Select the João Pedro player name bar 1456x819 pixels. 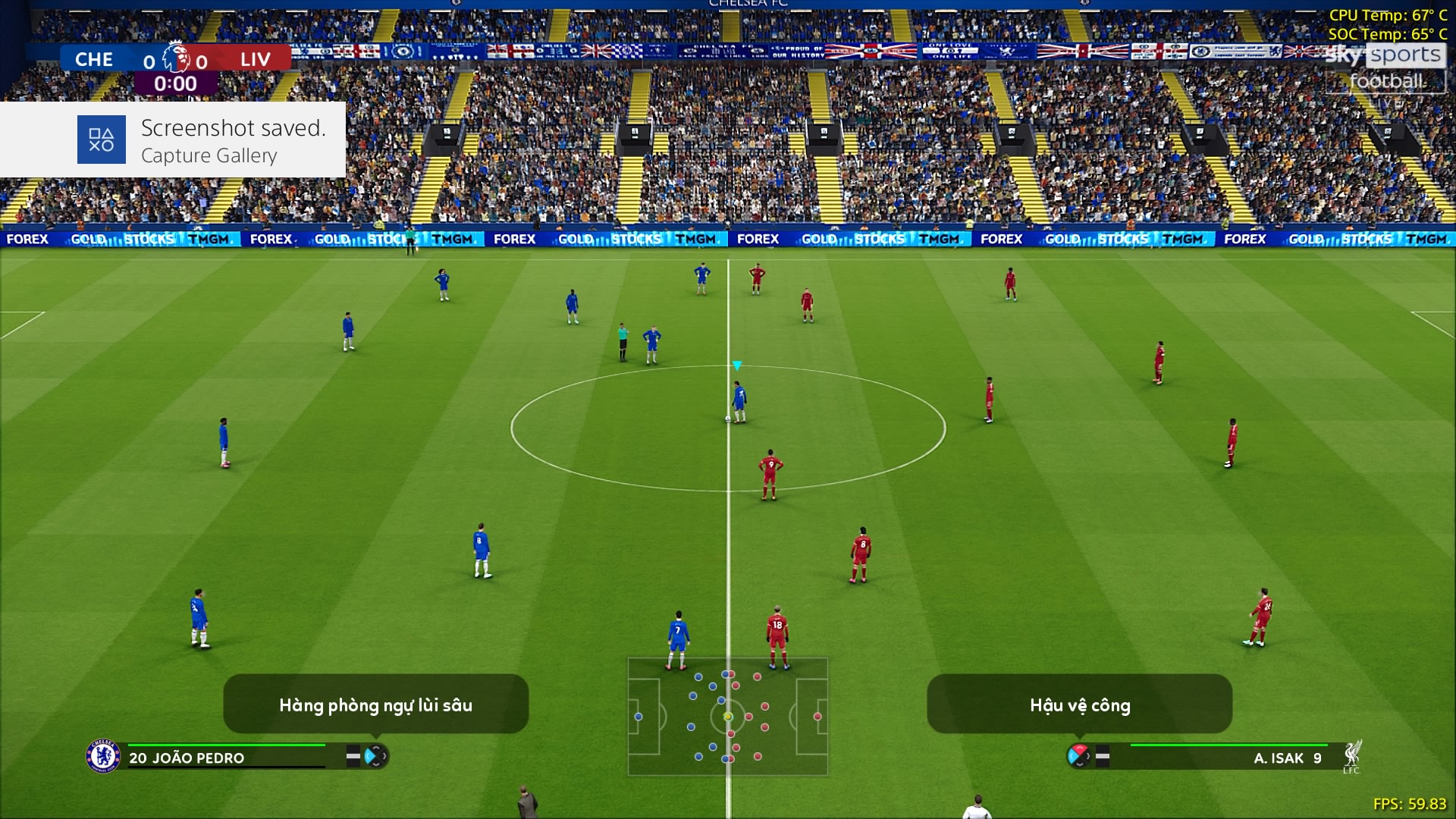226,757
